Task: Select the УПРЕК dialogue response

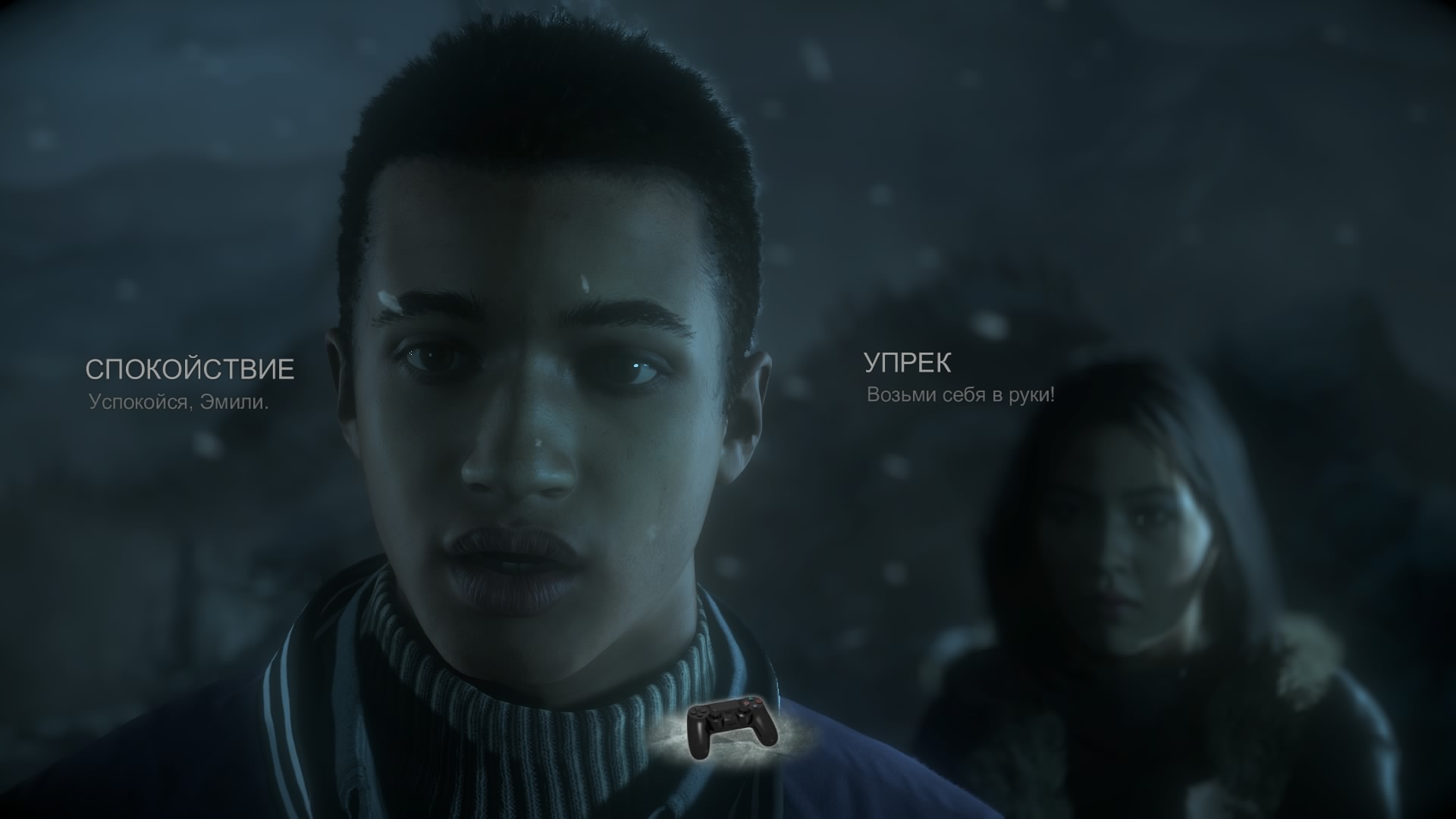Action: (x=908, y=364)
